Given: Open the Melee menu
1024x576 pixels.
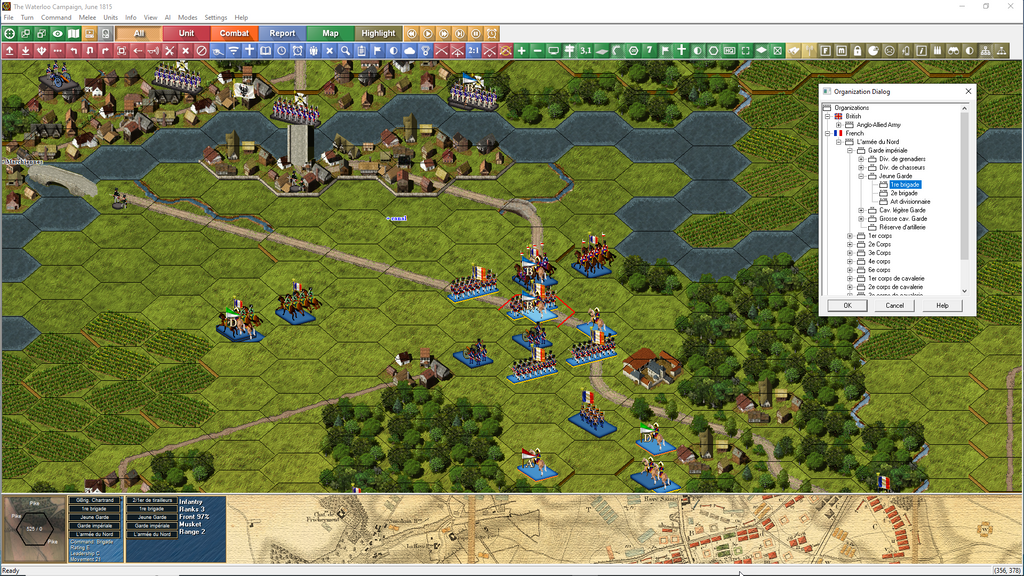Looking at the screenshot, I should pyautogui.click(x=87, y=18).
